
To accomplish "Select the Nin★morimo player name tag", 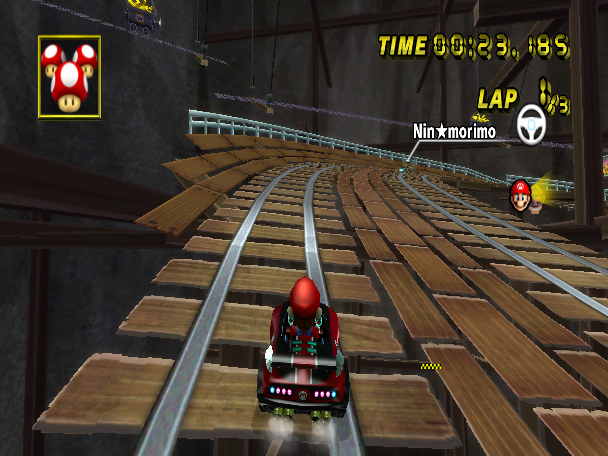I will pos(454,131).
